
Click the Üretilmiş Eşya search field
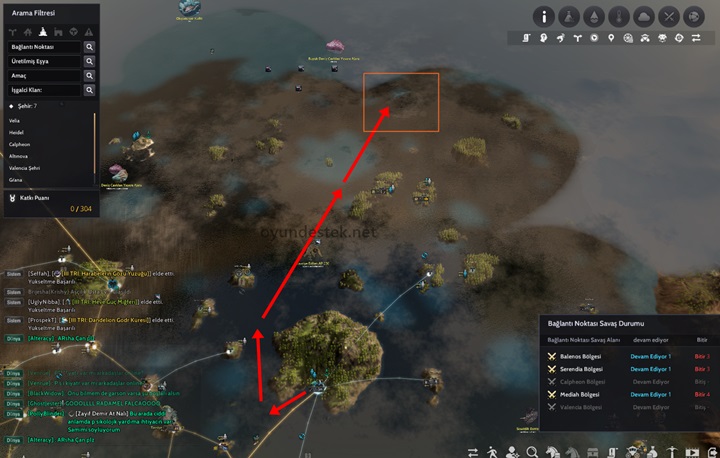44,62
